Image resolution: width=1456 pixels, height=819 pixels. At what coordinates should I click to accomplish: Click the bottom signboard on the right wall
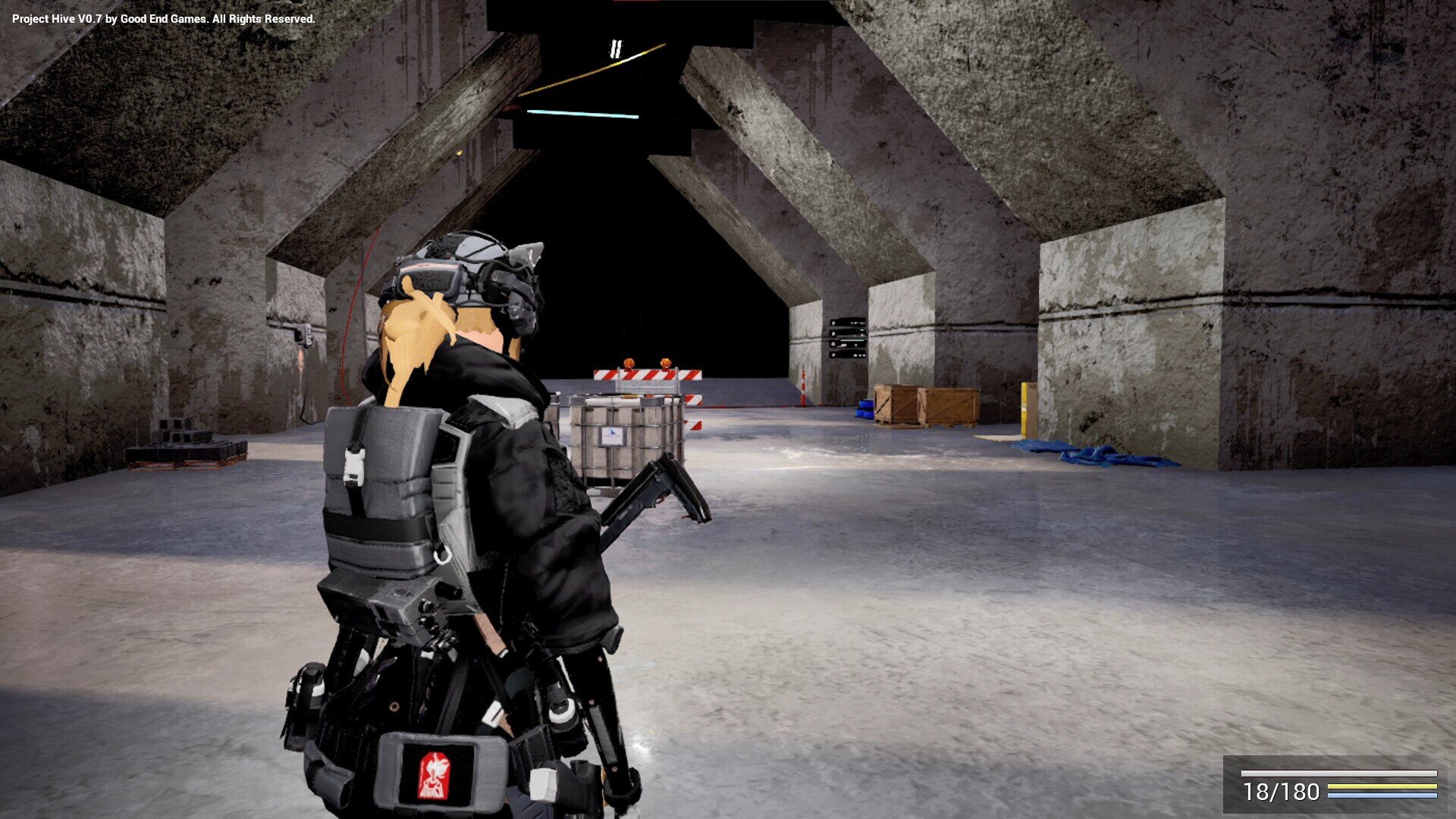coord(847,355)
